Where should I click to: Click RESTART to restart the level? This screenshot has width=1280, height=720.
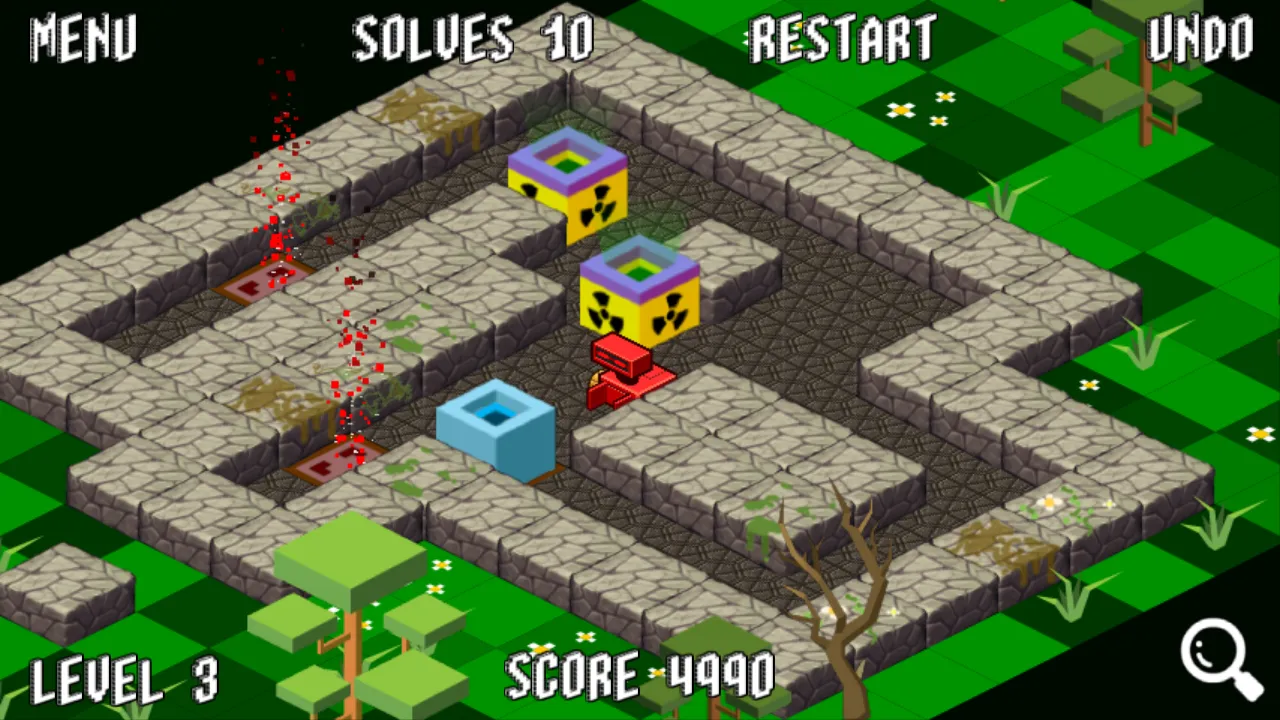843,40
